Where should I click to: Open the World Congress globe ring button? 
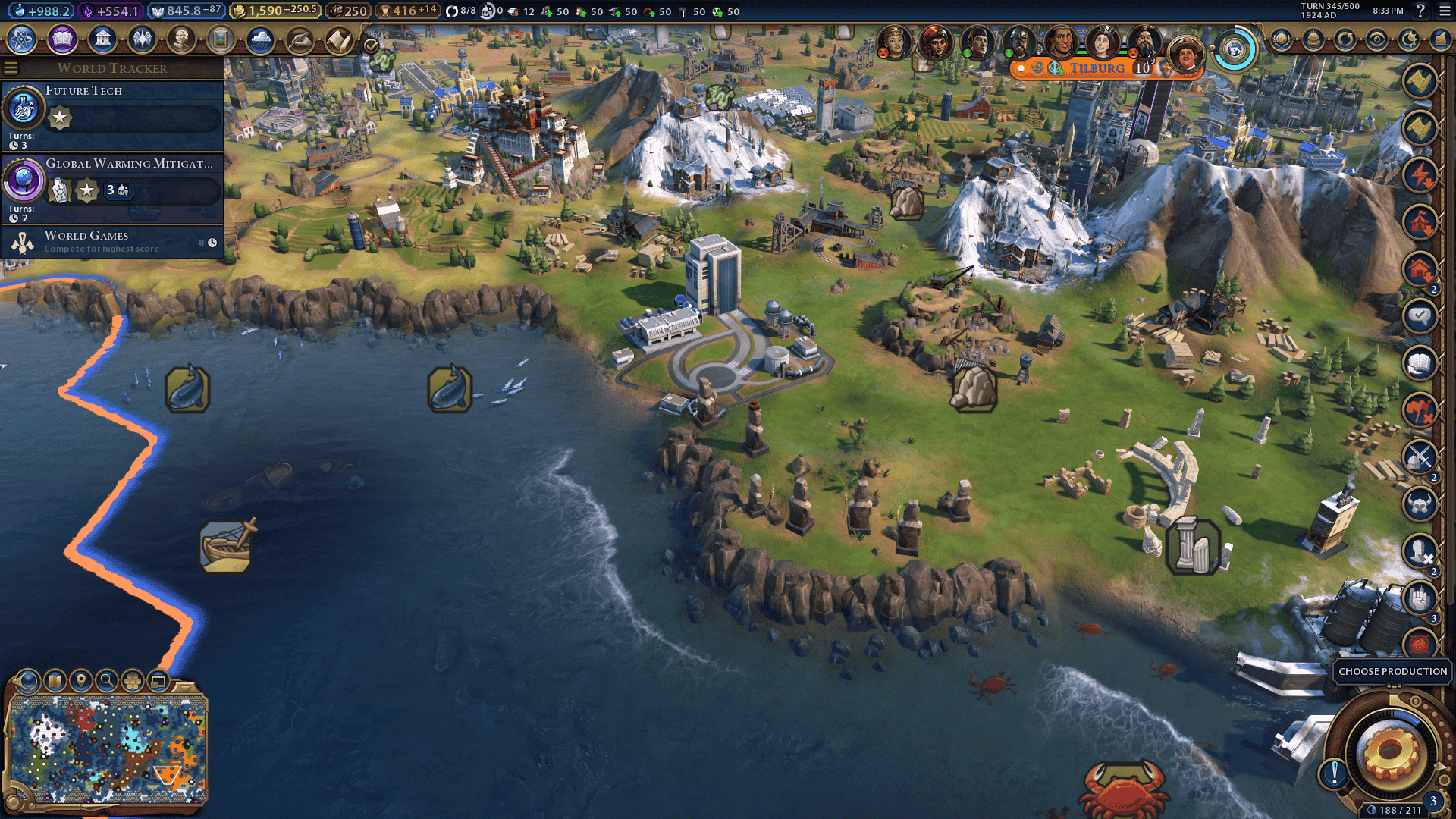point(1235,50)
